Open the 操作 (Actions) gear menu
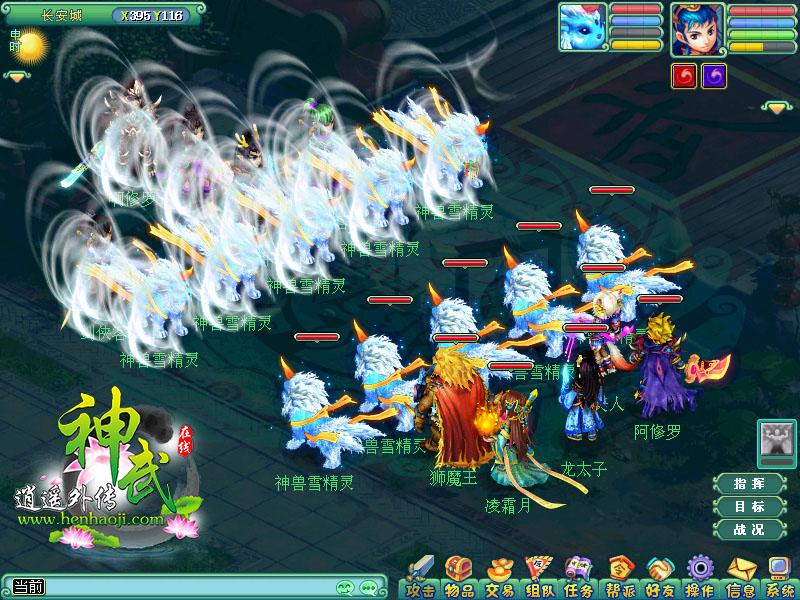This screenshot has width=800, height=600. [x=699, y=577]
